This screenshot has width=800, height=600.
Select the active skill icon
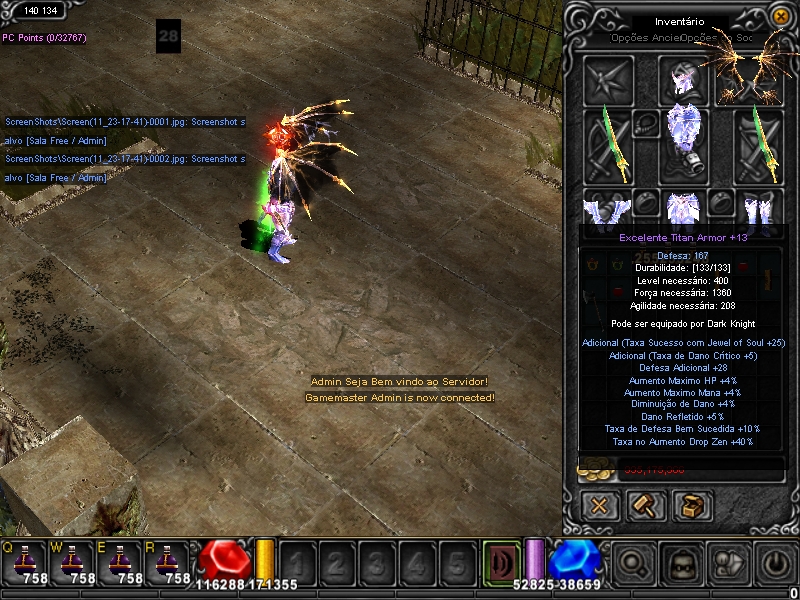pyautogui.click(x=501, y=561)
